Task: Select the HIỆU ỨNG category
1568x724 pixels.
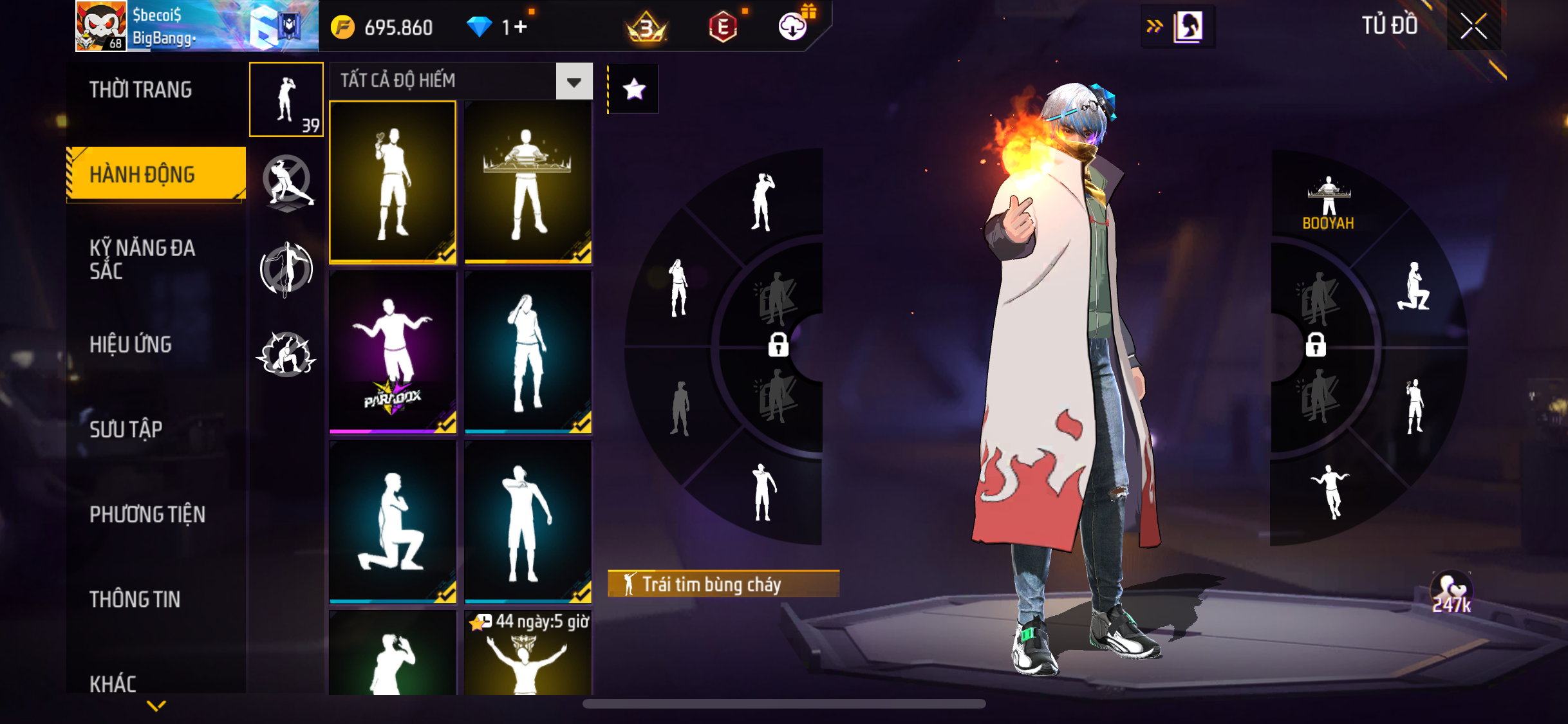Action: pyautogui.click(x=131, y=344)
